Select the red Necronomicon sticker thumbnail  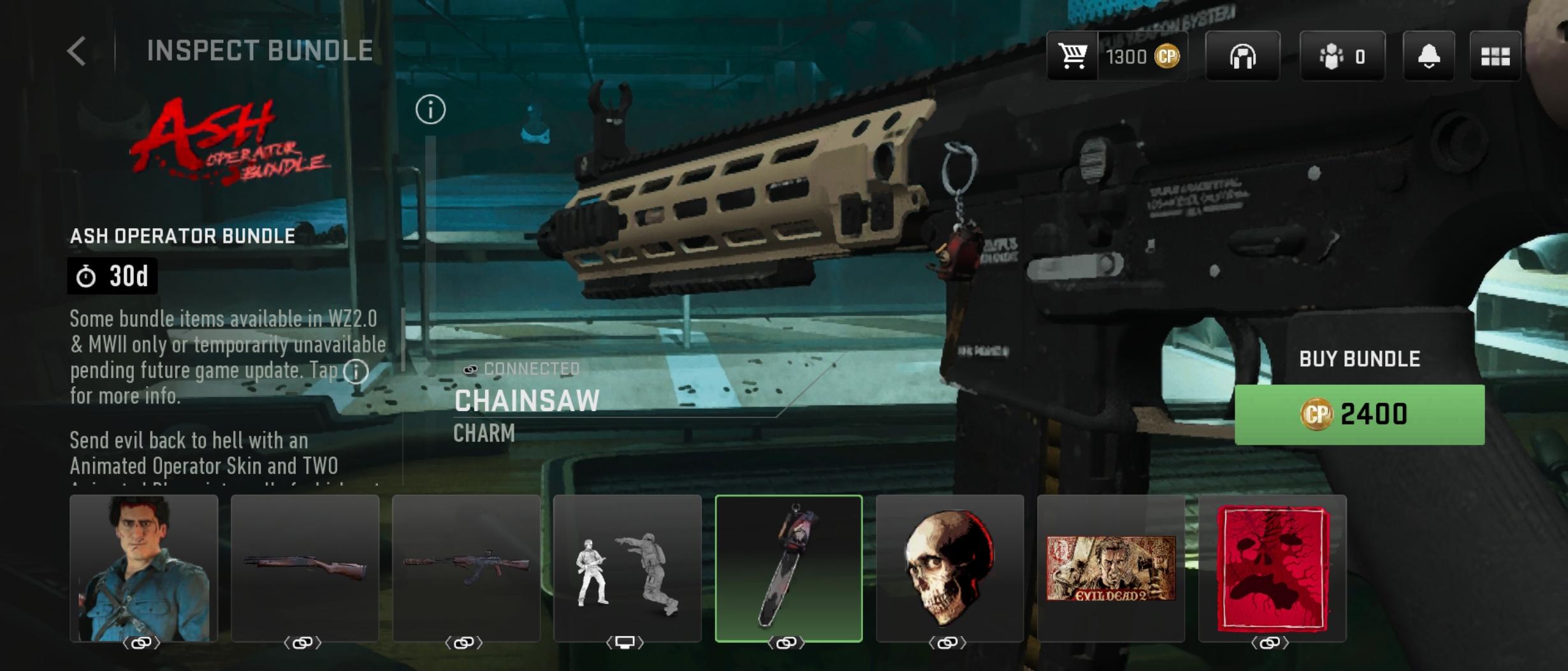(x=1272, y=568)
